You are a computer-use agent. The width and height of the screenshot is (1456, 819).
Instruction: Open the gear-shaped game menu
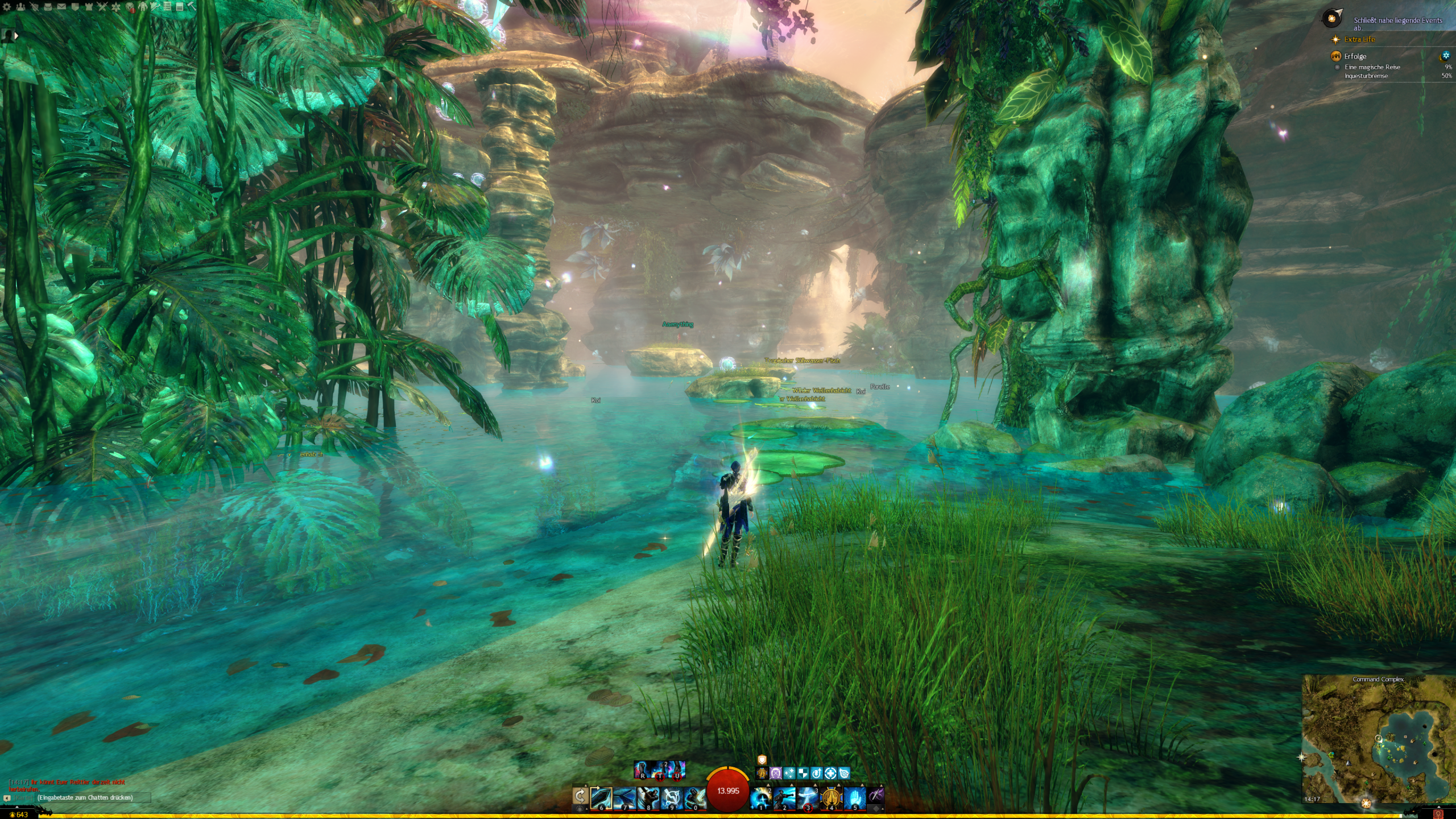(x=7, y=7)
